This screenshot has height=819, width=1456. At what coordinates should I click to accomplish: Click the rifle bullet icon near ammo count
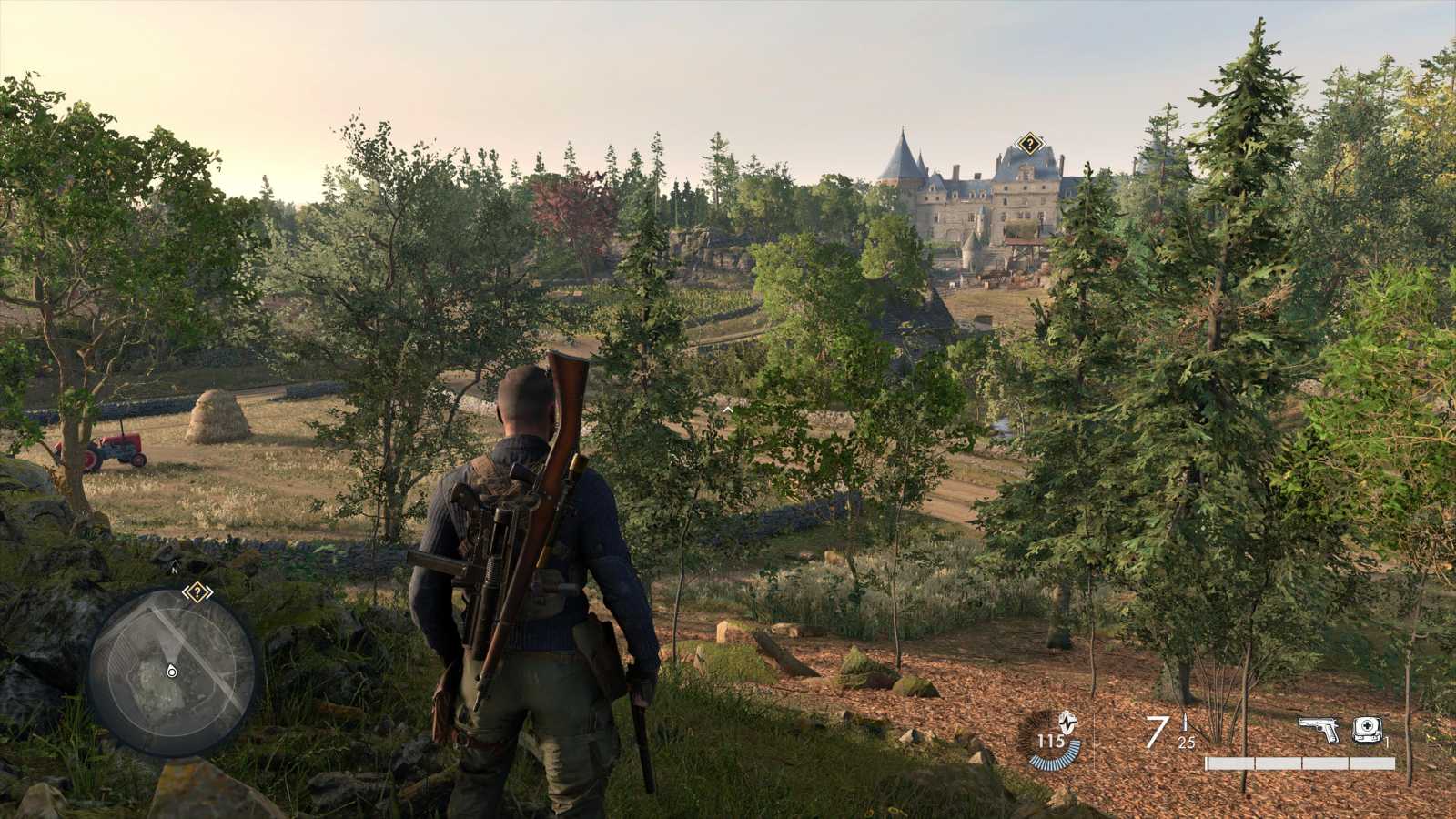[1185, 723]
